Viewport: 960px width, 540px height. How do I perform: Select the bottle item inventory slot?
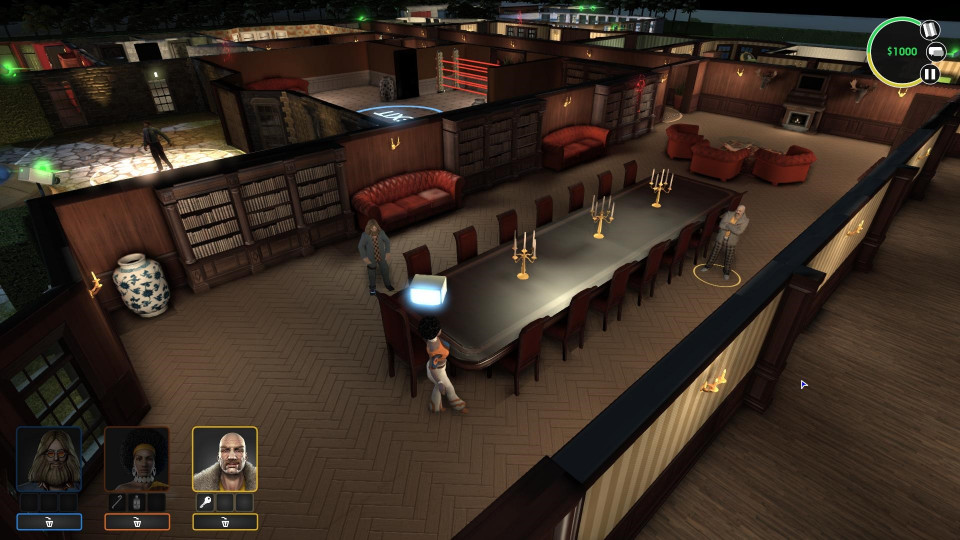pyautogui.click(x=137, y=502)
